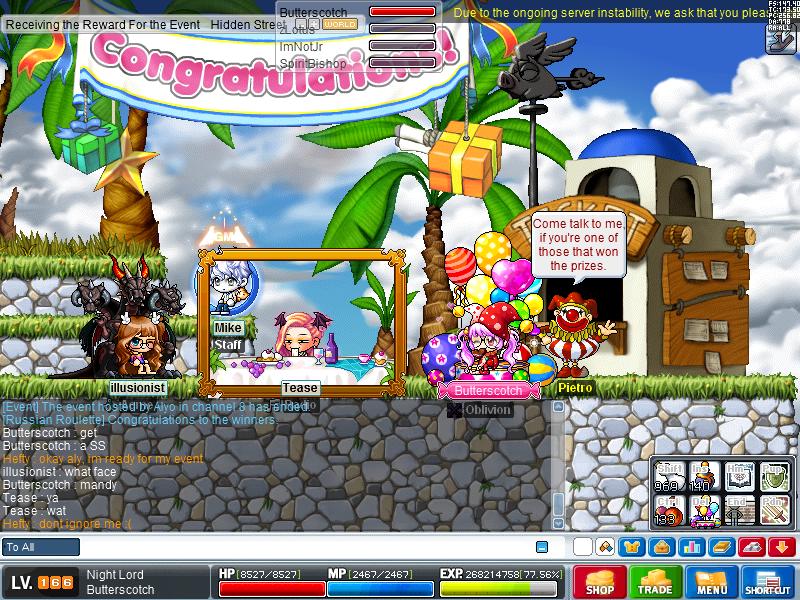Screen dimensions: 800x600
Task: Select the 'To All' chat target
Action: pyautogui.click(x=41, y=547)
